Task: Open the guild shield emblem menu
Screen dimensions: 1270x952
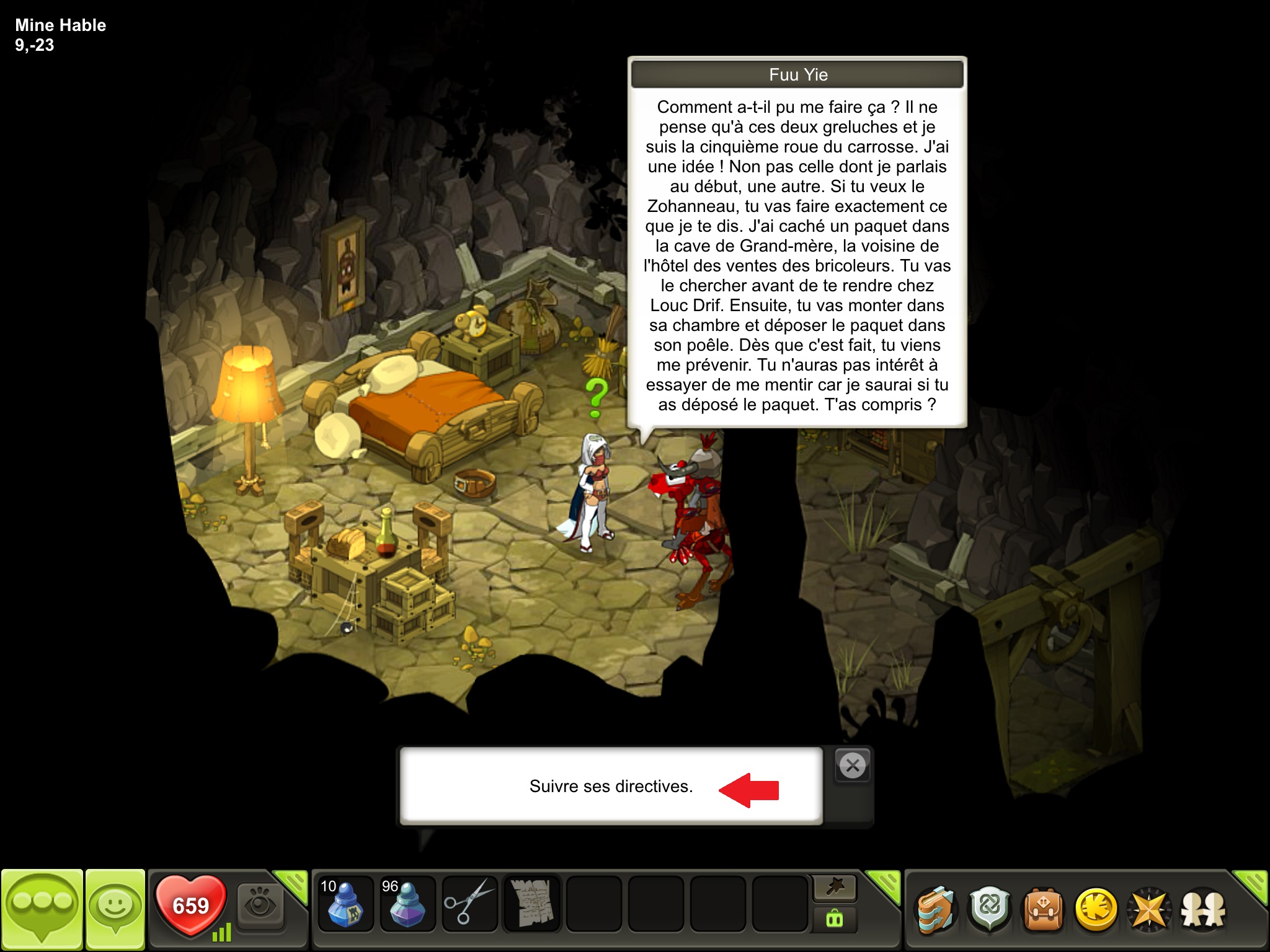Action: point(990,910)
